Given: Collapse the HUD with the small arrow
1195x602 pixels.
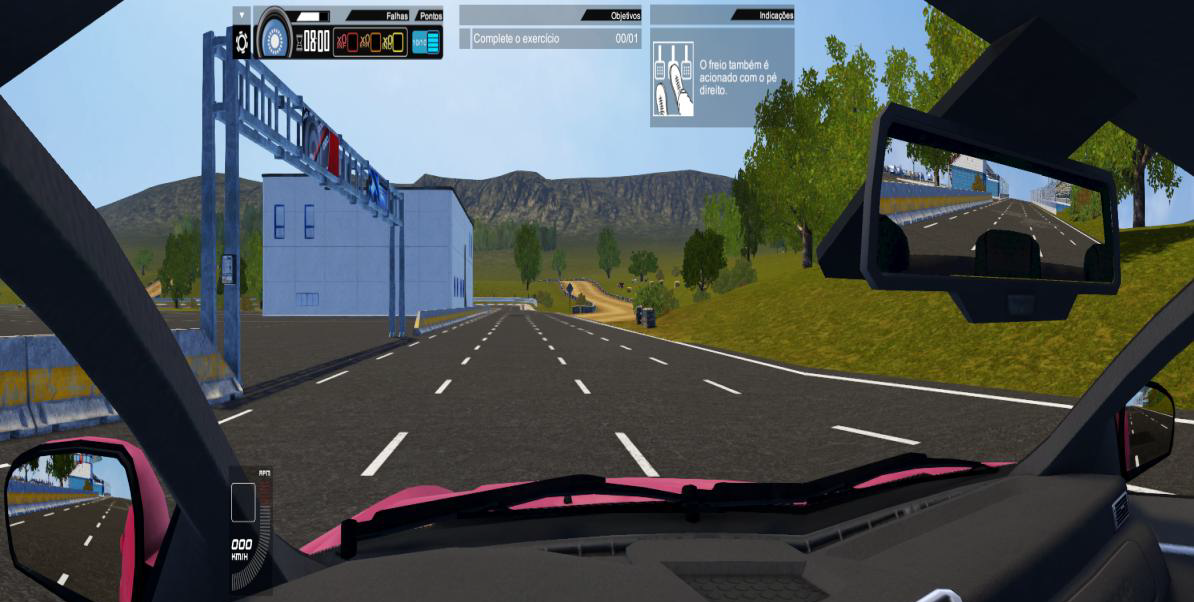Looking at the screenshot, I should point(241,15).
